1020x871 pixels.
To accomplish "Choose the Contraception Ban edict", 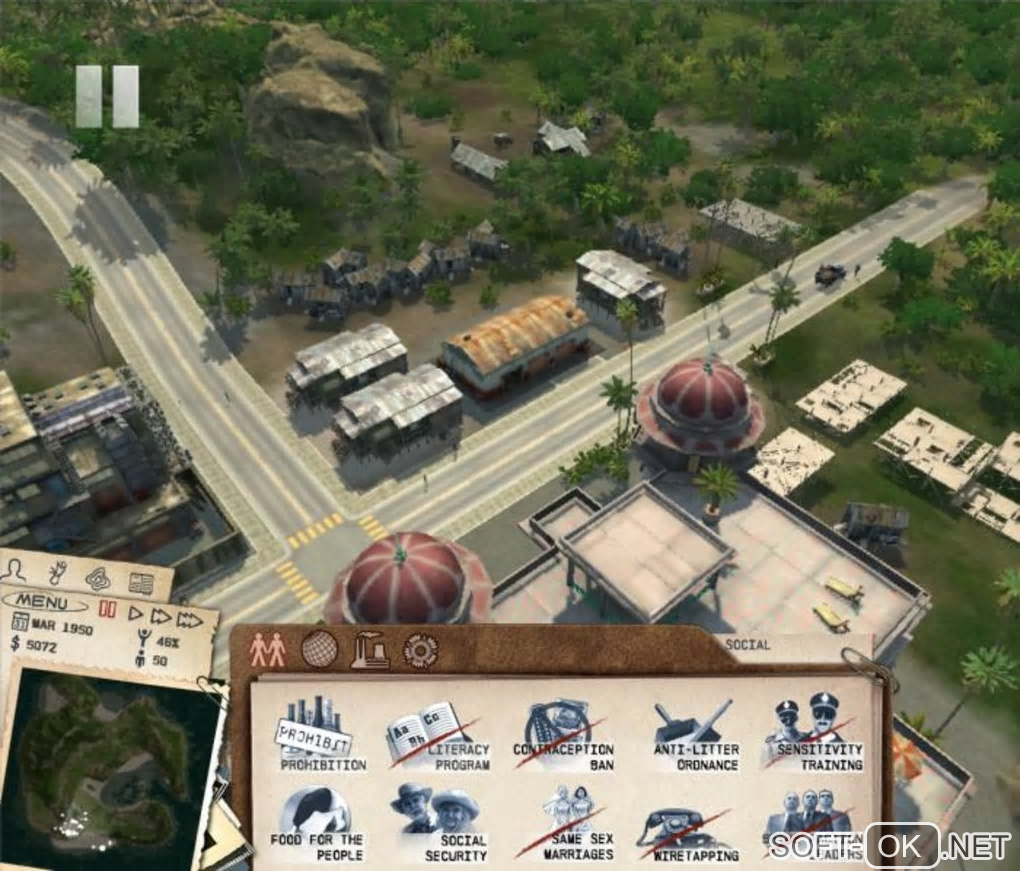I will coord(563,735).
